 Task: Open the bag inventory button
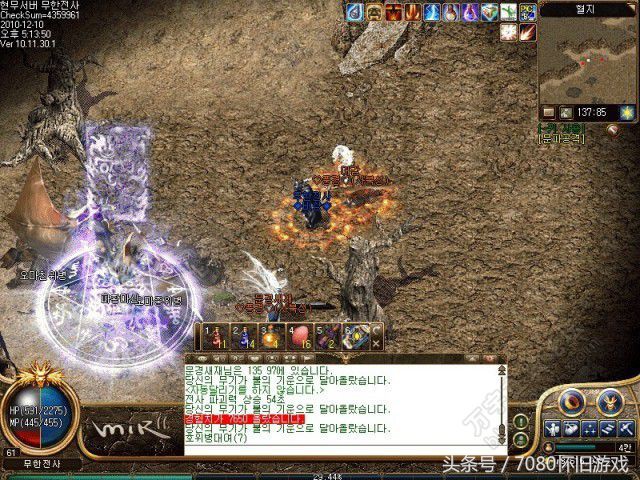pos(572,428)
